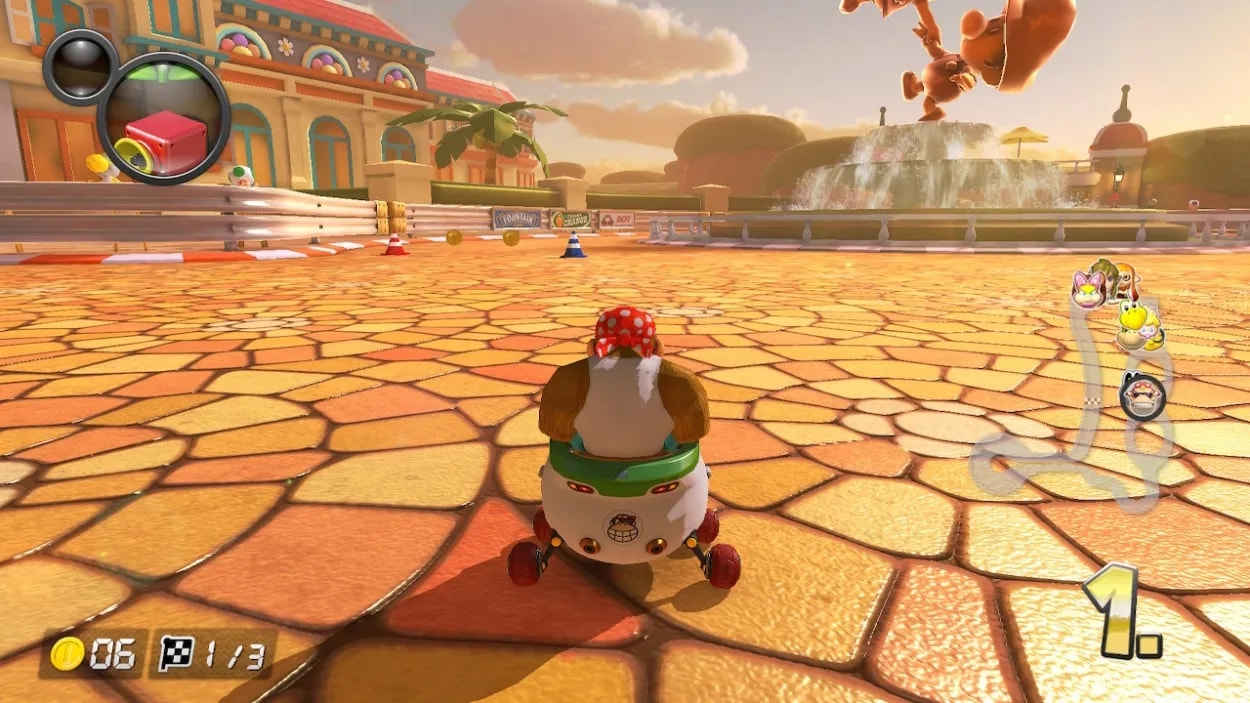Select Wendy's racer marker on the minimap

[1087, 289]
